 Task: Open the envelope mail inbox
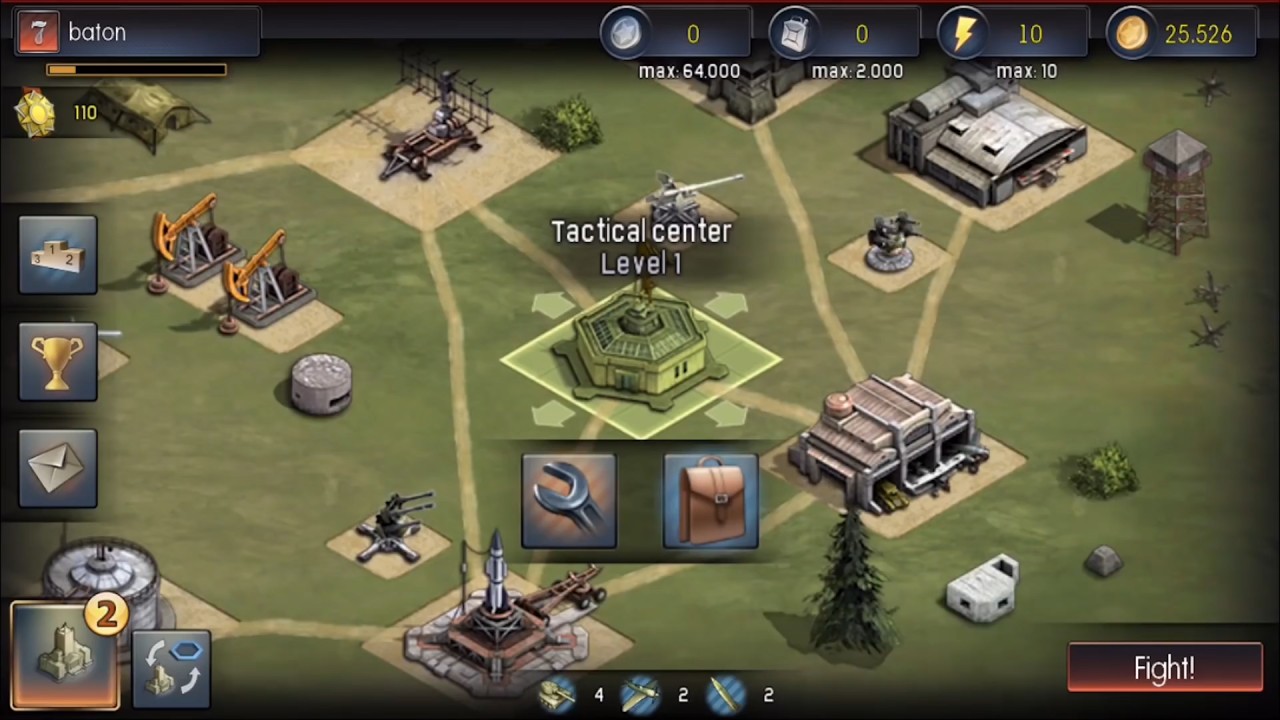(x=58, y=468)
